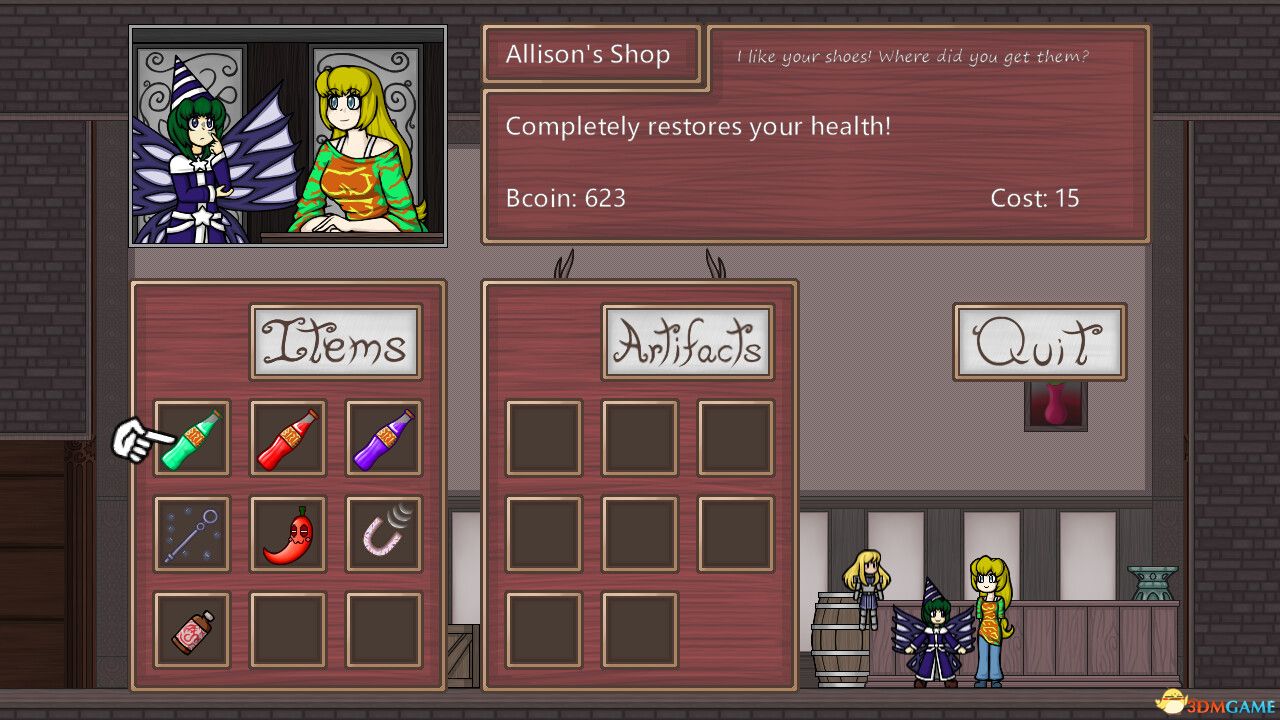Open the Items section header
Viewport: 1280px width, 720px height.
click(x=336, y=343)
